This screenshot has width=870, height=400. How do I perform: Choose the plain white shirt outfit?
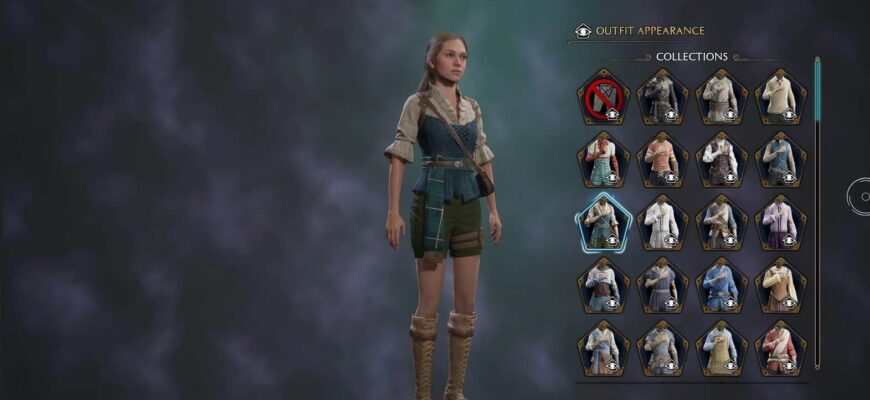coord(662,222)
